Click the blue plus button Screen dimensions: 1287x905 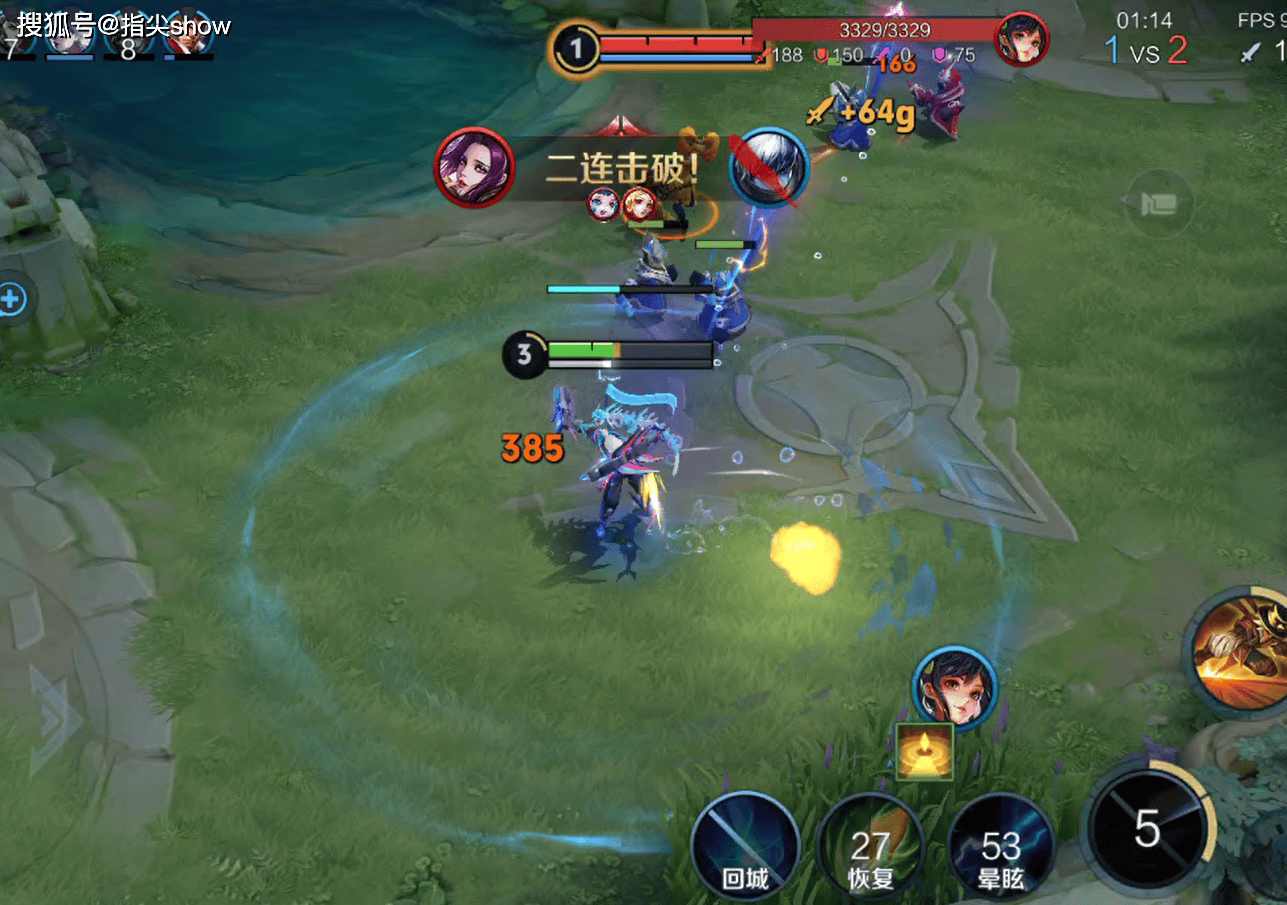point(12,299)
